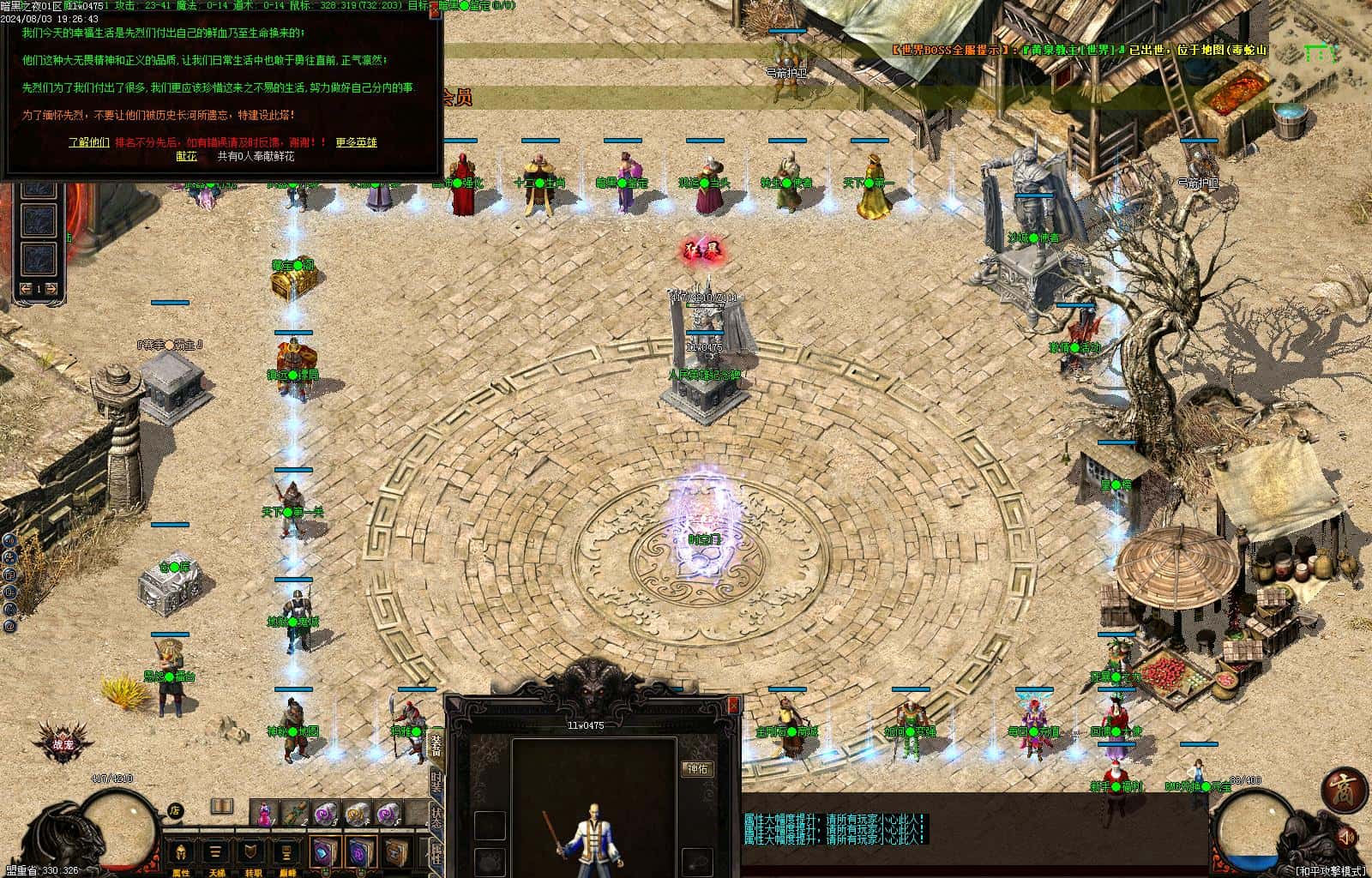
Task: Choose 献花 to offer flowers
Action: pos(186,157)
